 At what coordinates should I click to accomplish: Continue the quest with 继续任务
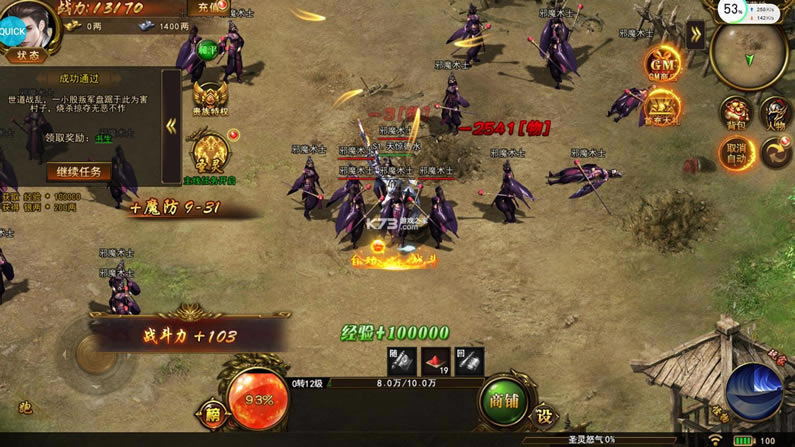(79, 172)
